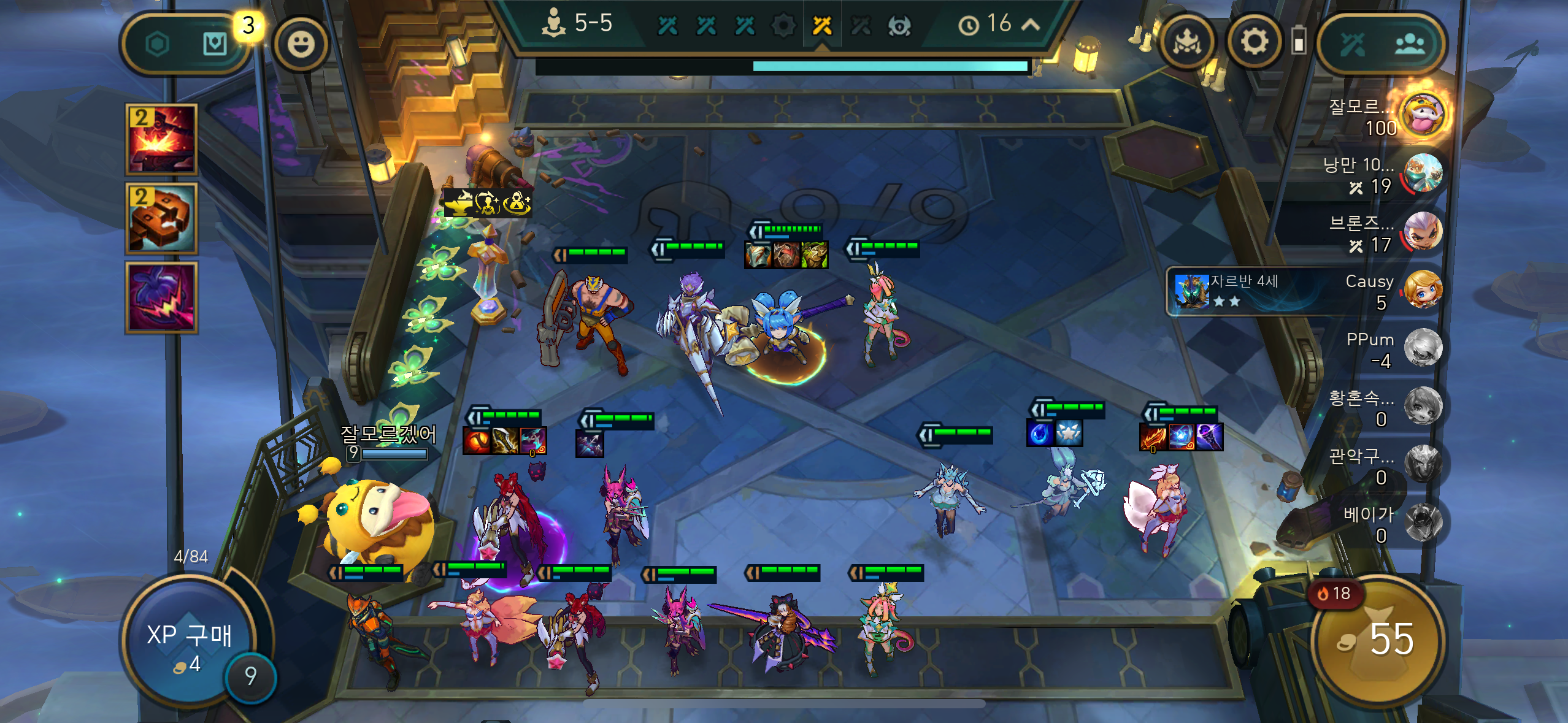
Task: Open the shop with 55 gold
Action: 1378,641
